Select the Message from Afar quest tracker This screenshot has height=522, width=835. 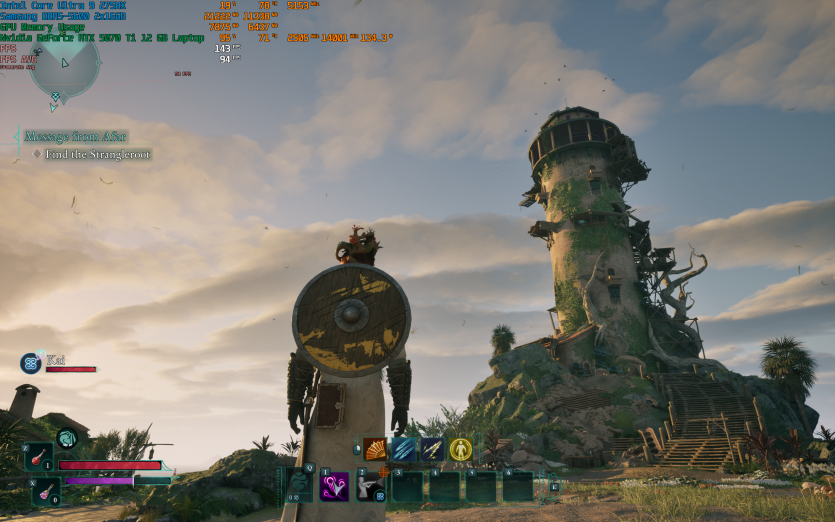[x=75, y=137]
